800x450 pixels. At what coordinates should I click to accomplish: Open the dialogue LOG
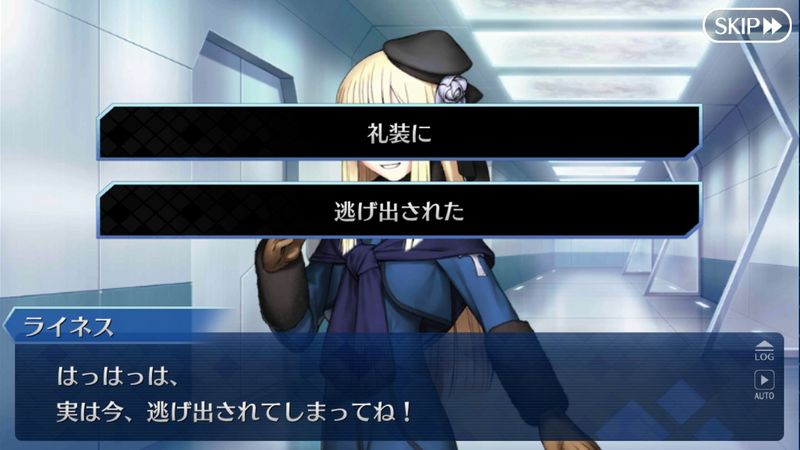coord(764,350)
